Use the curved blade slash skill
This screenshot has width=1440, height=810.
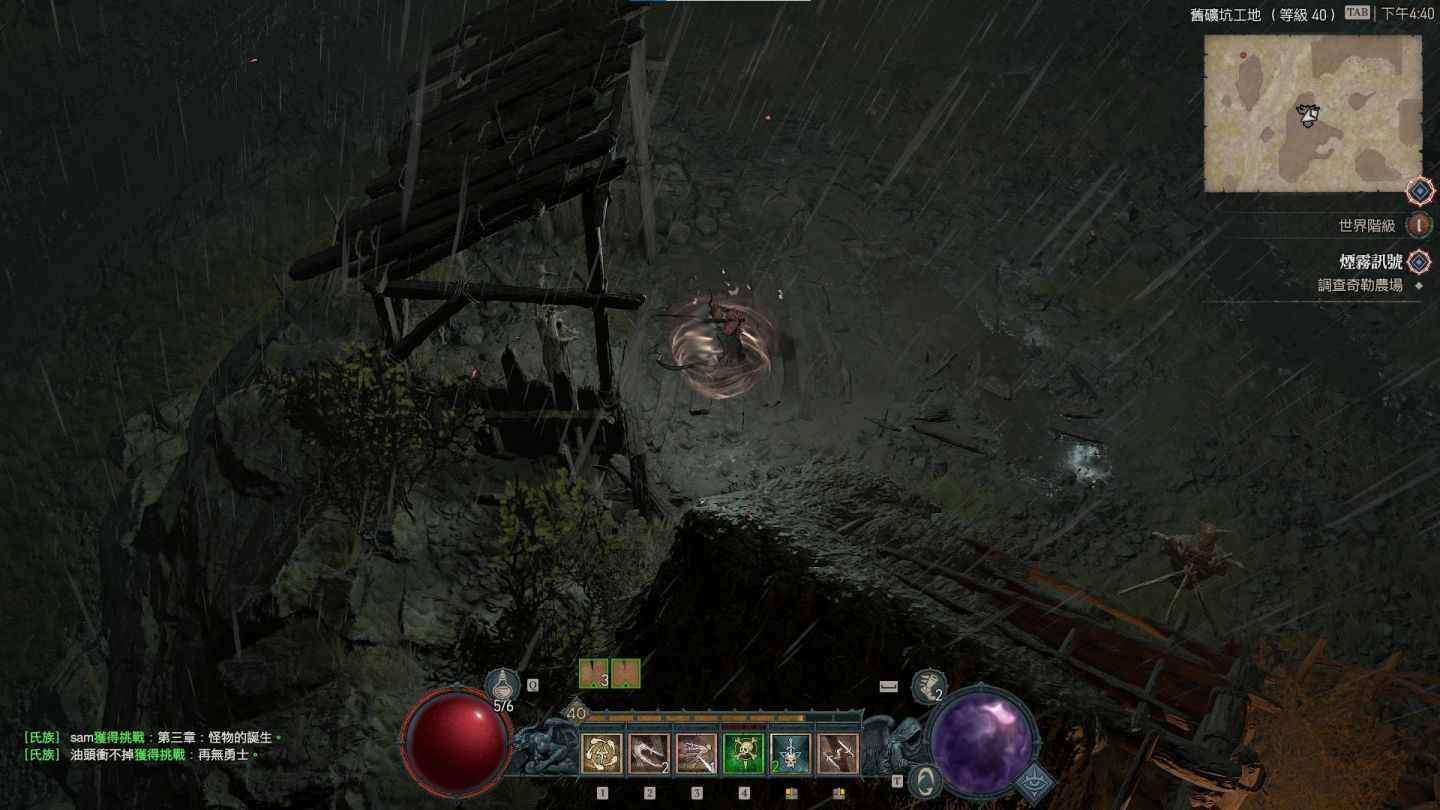coord(649,753)
